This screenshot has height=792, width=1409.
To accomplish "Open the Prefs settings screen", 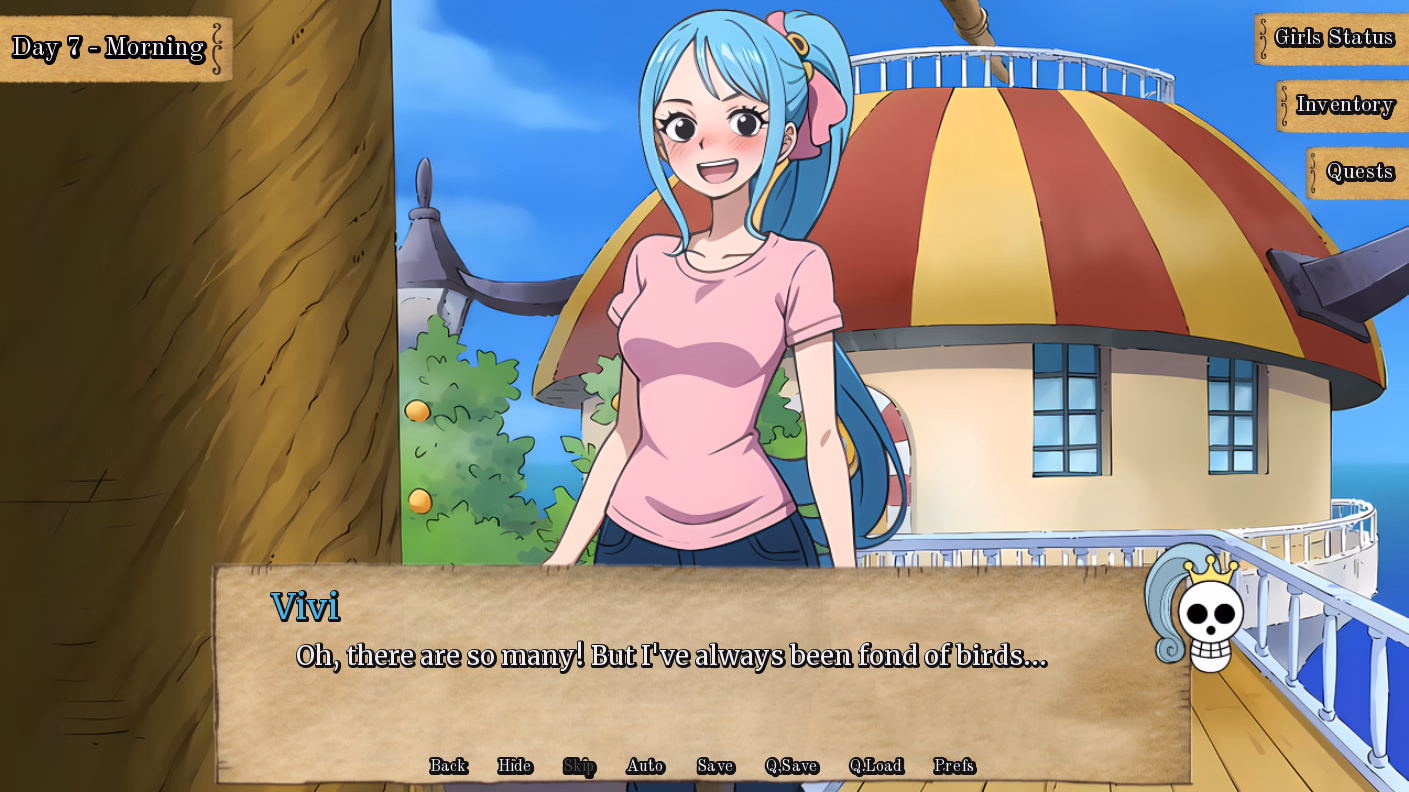I will pos(957,766).
